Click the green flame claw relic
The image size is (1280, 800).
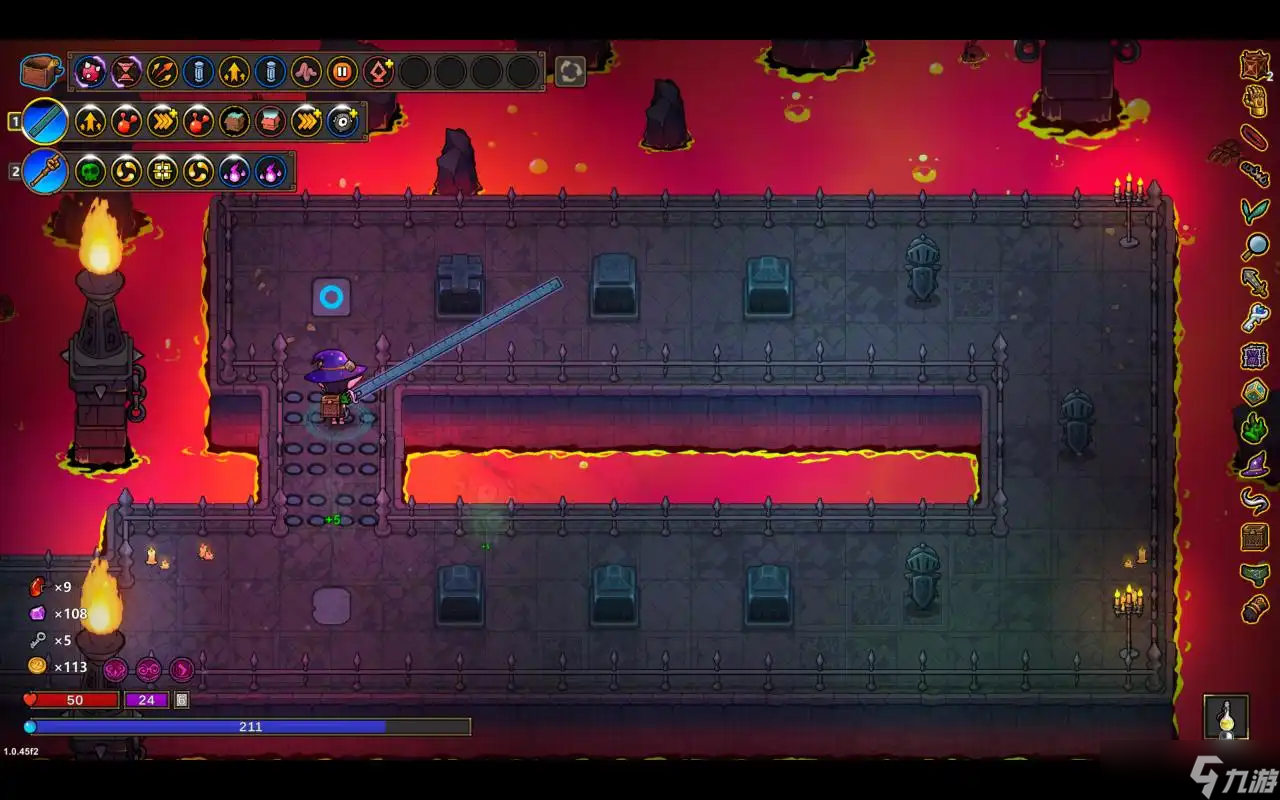pyautogui.click(x=1255, y=427)
